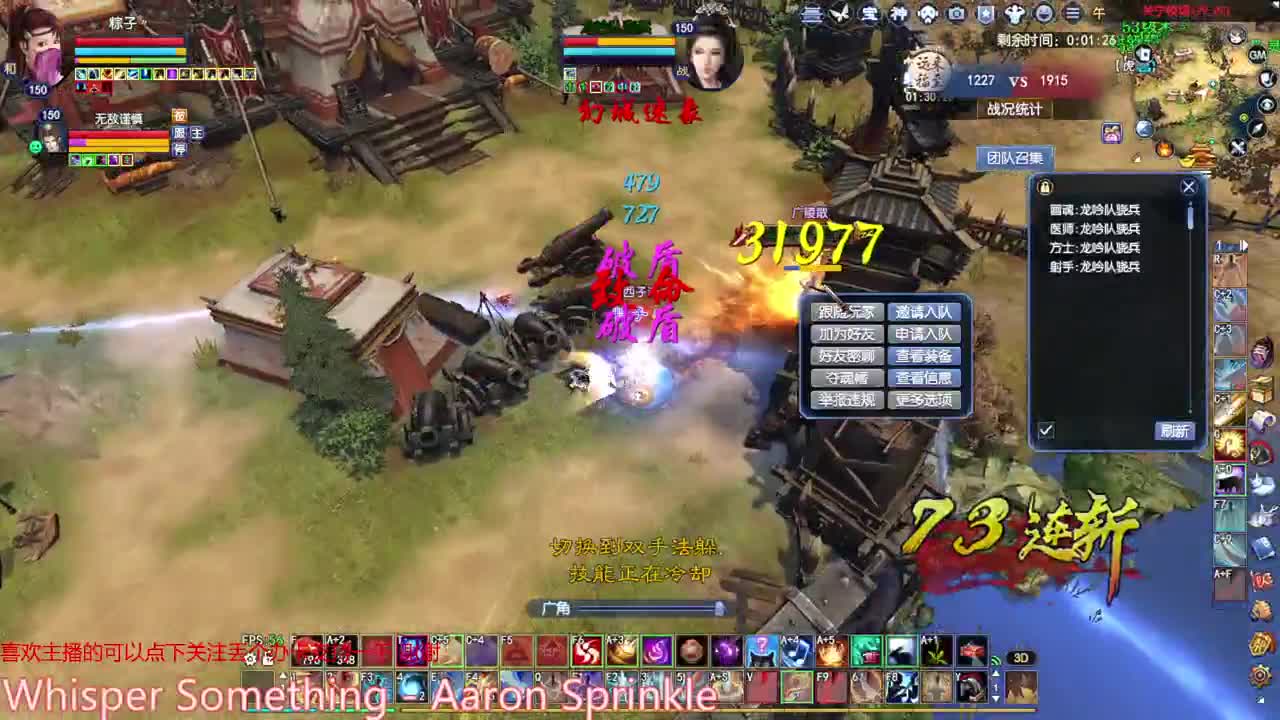Screen dimensions: 1280x720
Task: Cast the green leaf skill on the hotbar
Action: (x=935, y=653)
